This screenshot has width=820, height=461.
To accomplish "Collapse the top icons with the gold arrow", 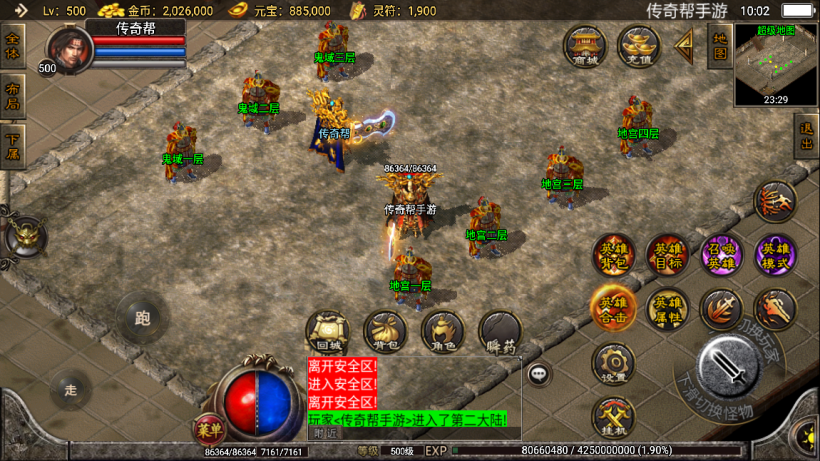I will (x=685, y=45).
